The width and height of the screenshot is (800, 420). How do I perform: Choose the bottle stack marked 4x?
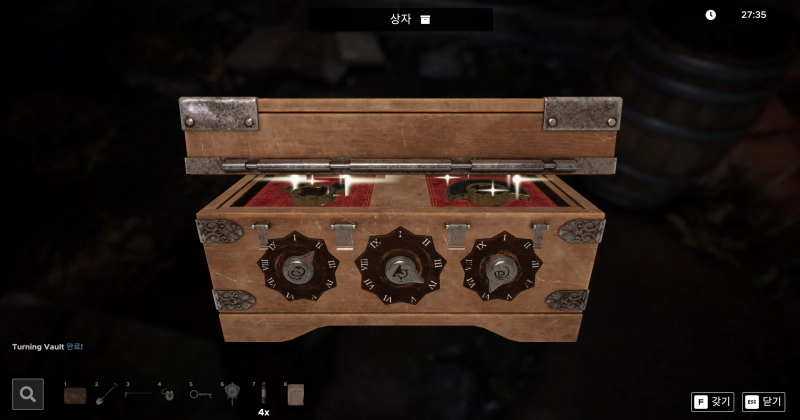point(263,395)
